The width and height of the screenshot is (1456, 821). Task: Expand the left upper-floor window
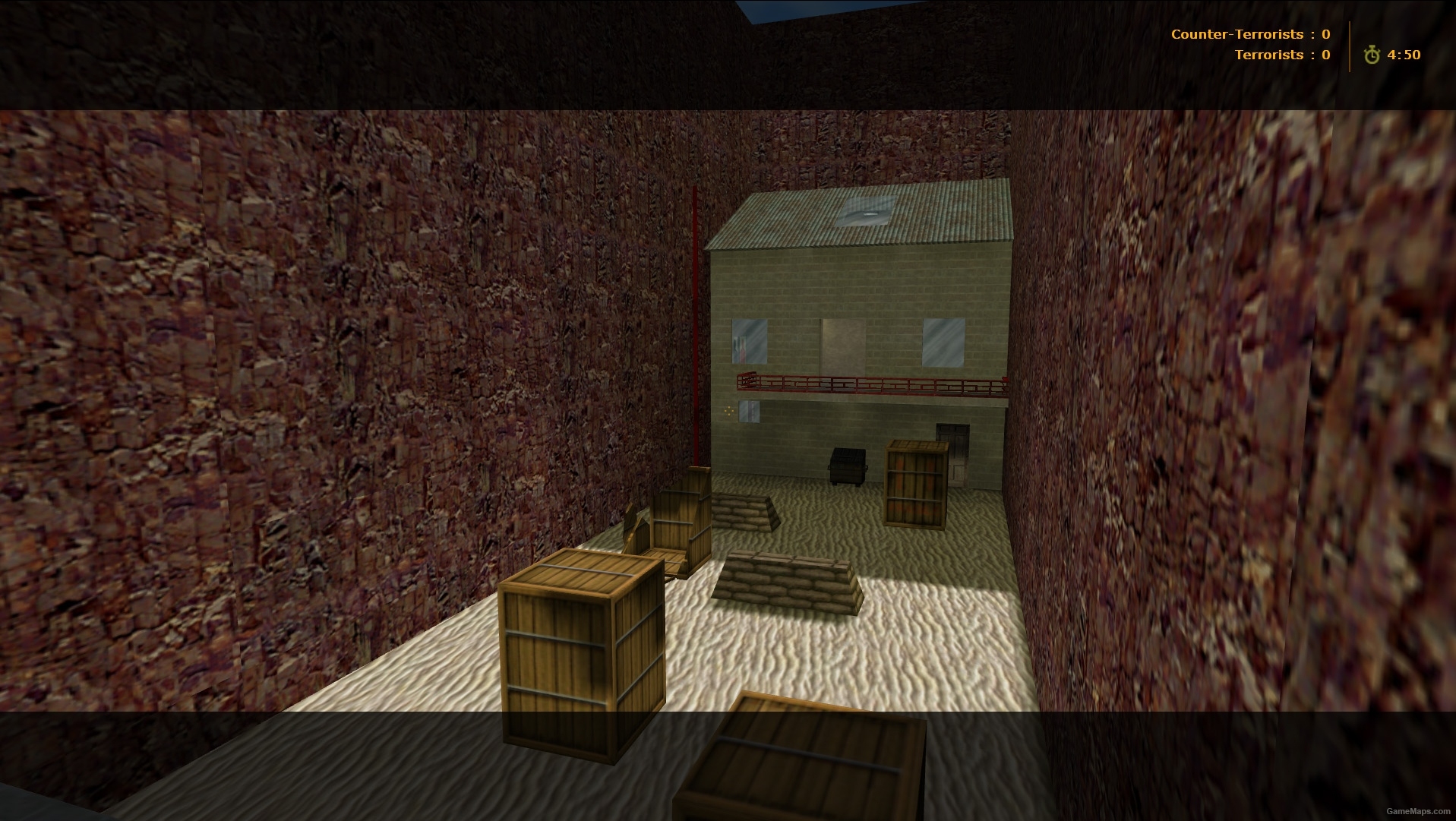pos(749,339)
